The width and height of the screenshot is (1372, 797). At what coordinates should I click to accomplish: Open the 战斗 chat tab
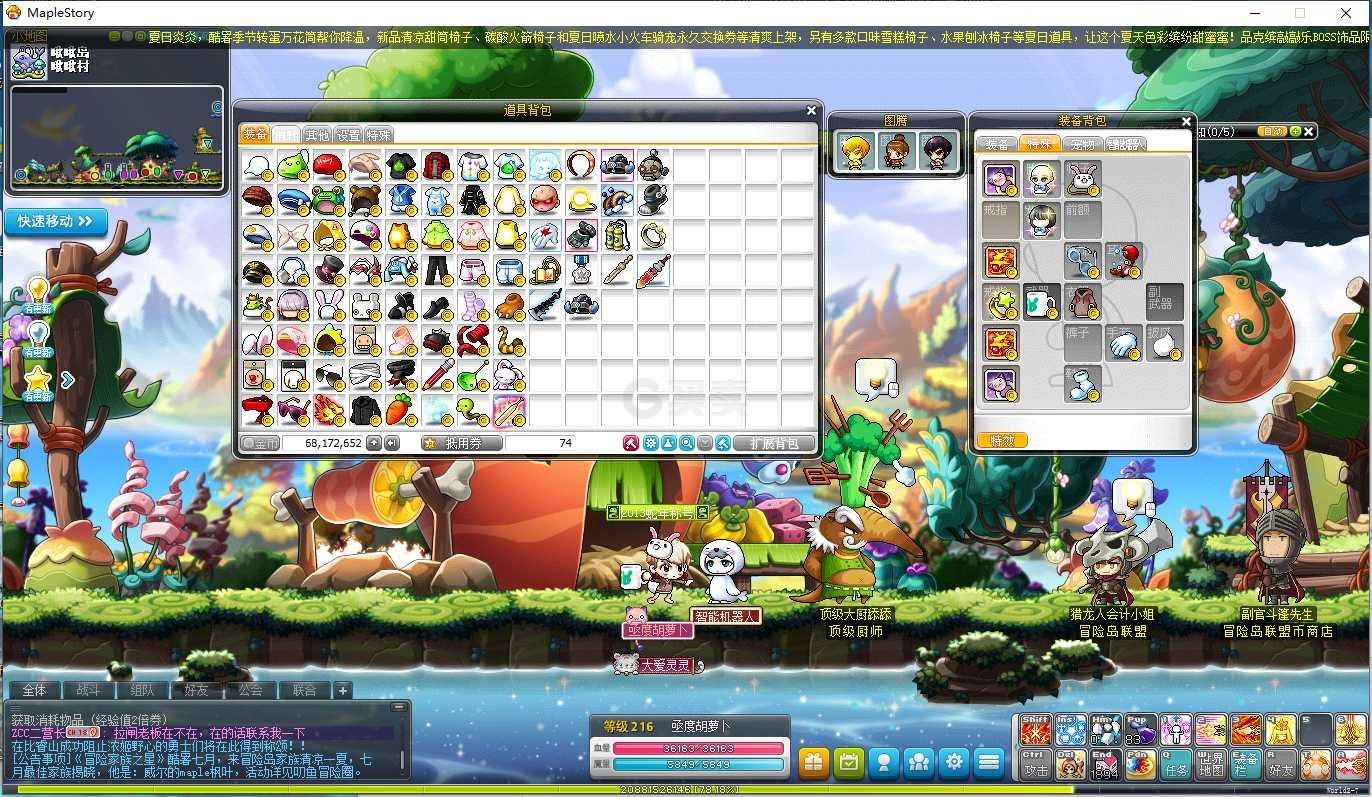[88, 690]
